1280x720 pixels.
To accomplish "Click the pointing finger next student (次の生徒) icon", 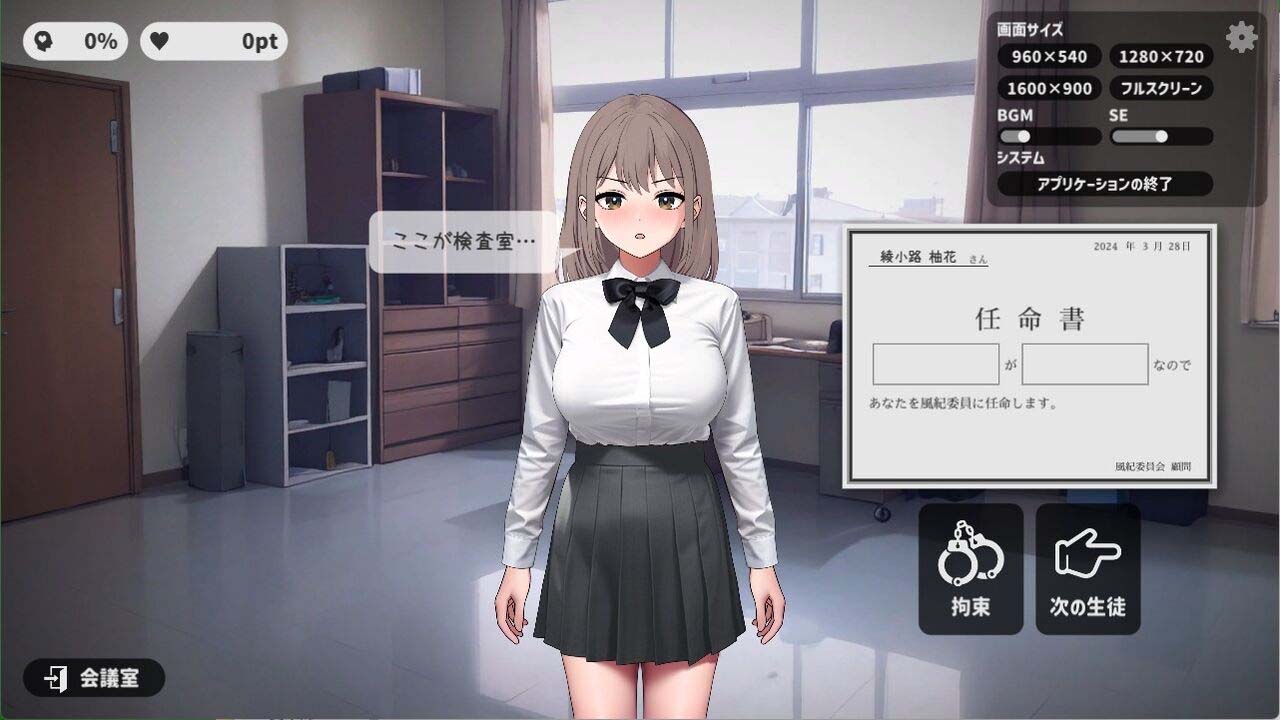I will (x=1088, y=568).
